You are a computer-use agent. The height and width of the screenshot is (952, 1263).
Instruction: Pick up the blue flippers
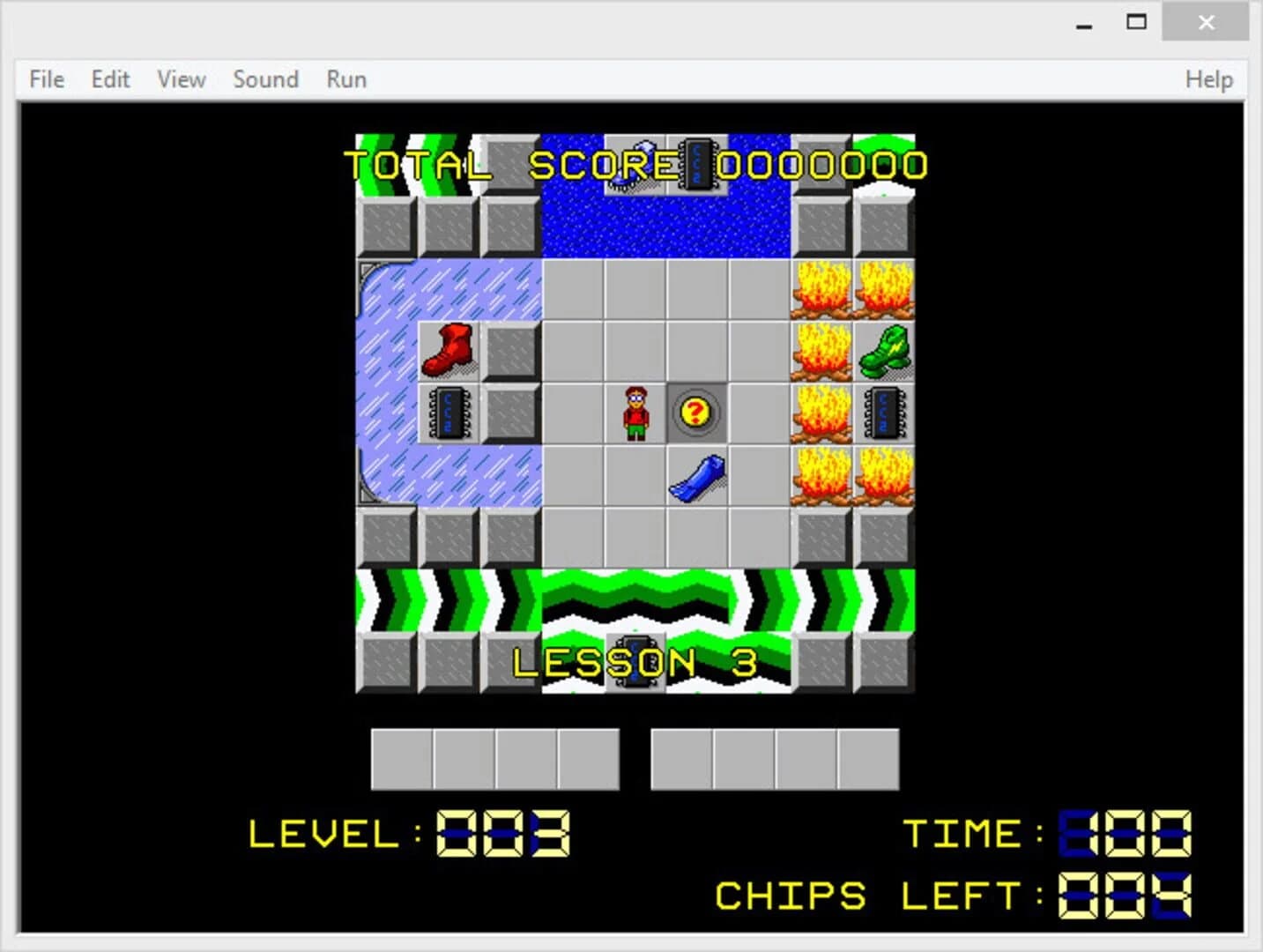tap(696, 477)
